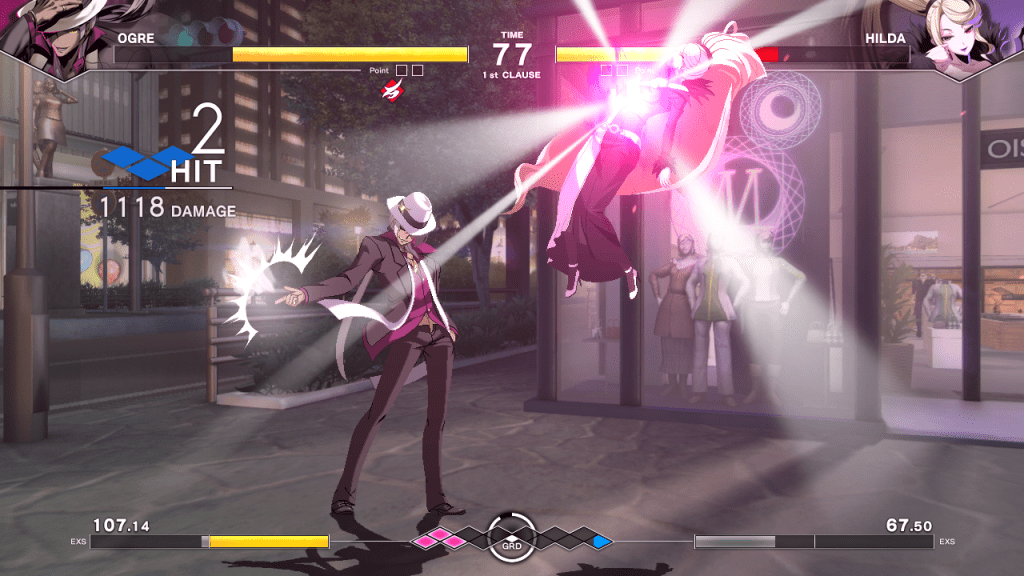
Task: Select the circular GRD emblem
Action: (x=512, y=538)
